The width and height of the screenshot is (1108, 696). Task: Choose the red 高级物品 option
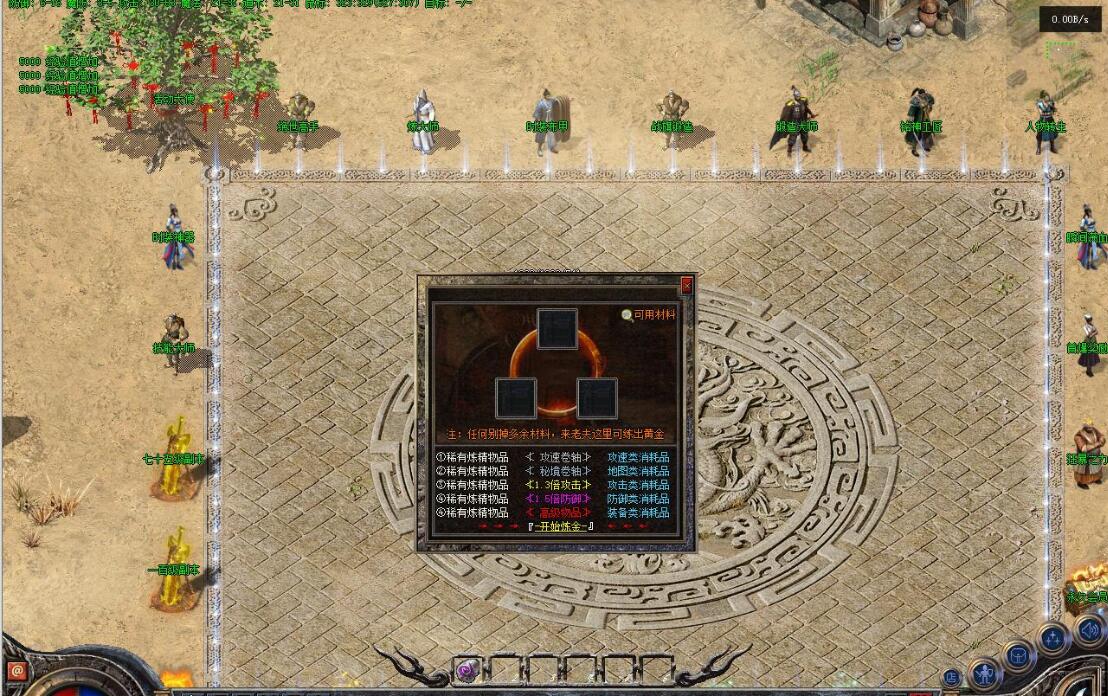[x=558, y=513]
